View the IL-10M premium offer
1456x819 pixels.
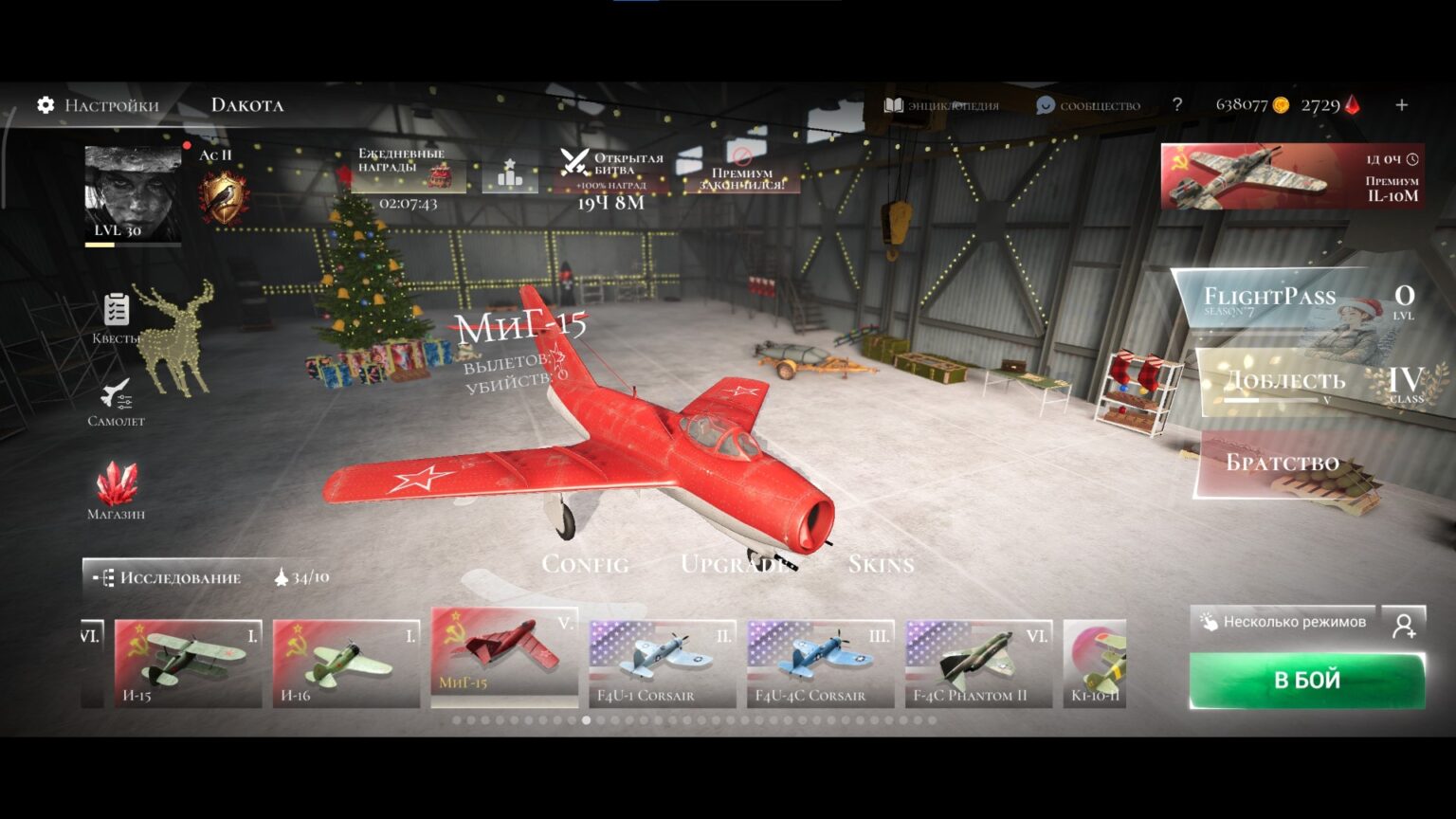click(x=1291, y=176)
